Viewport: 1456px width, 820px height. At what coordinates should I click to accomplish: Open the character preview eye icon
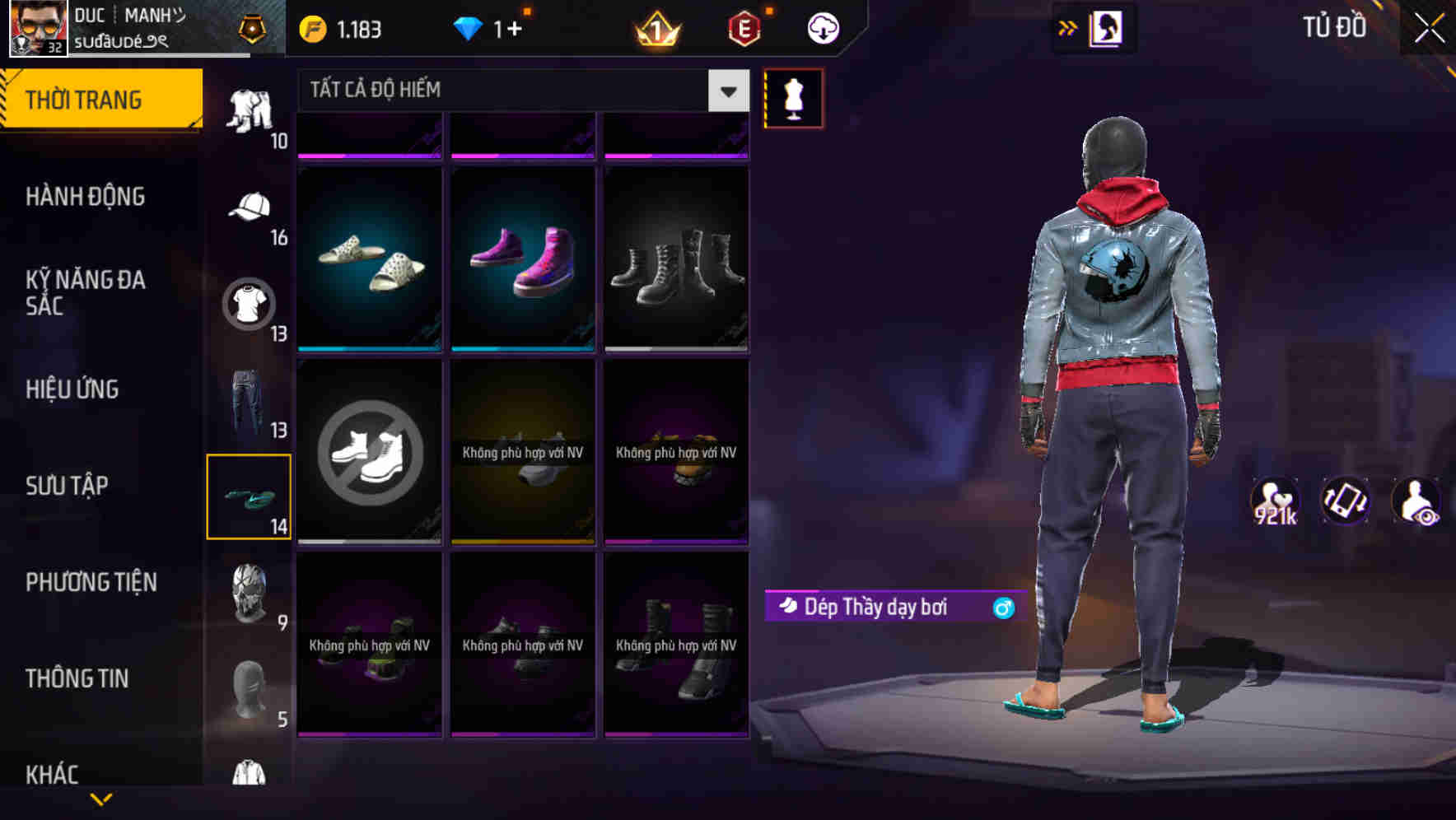(1415, 501)
